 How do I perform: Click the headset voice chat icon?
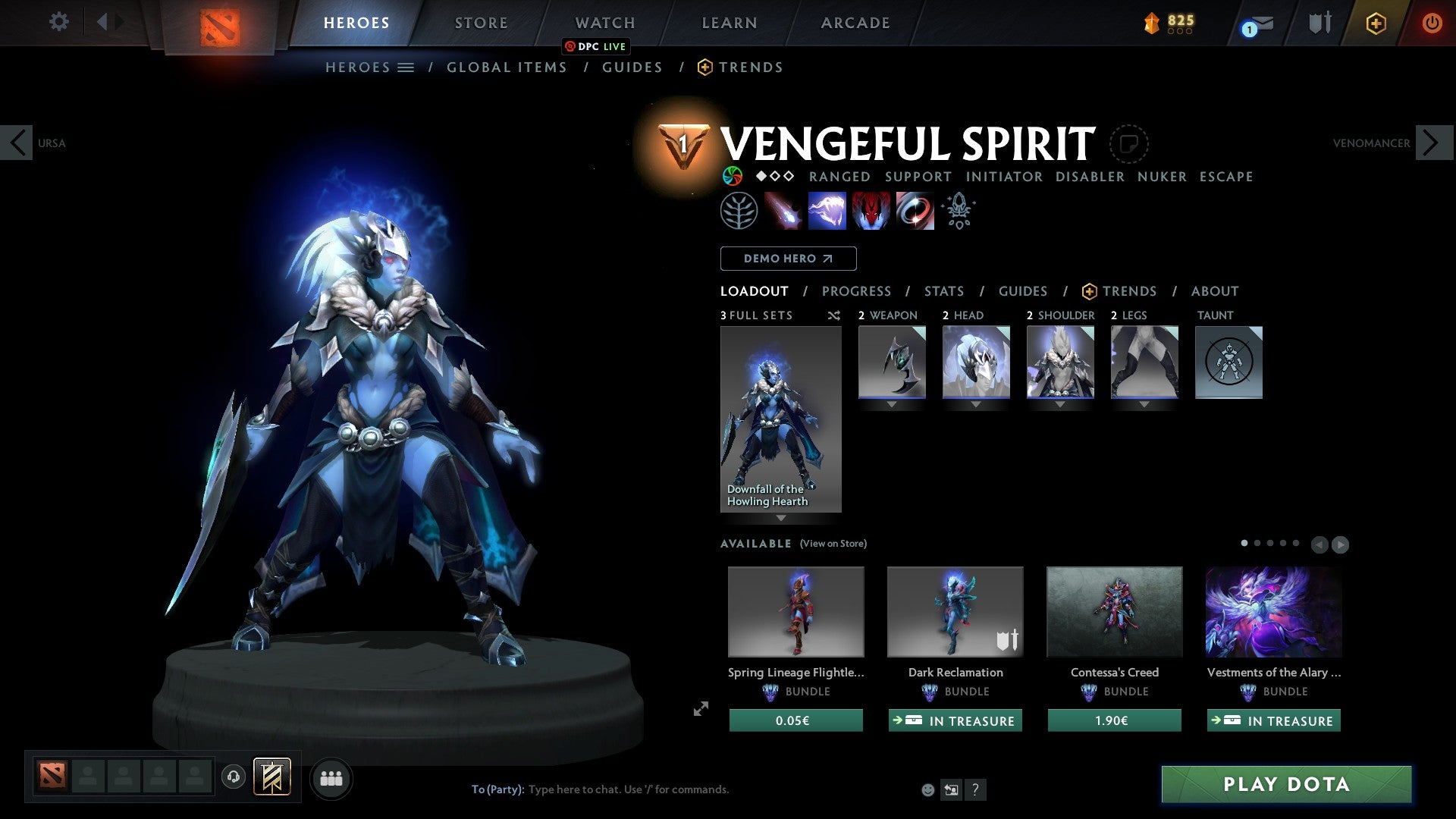click(233, 778)
